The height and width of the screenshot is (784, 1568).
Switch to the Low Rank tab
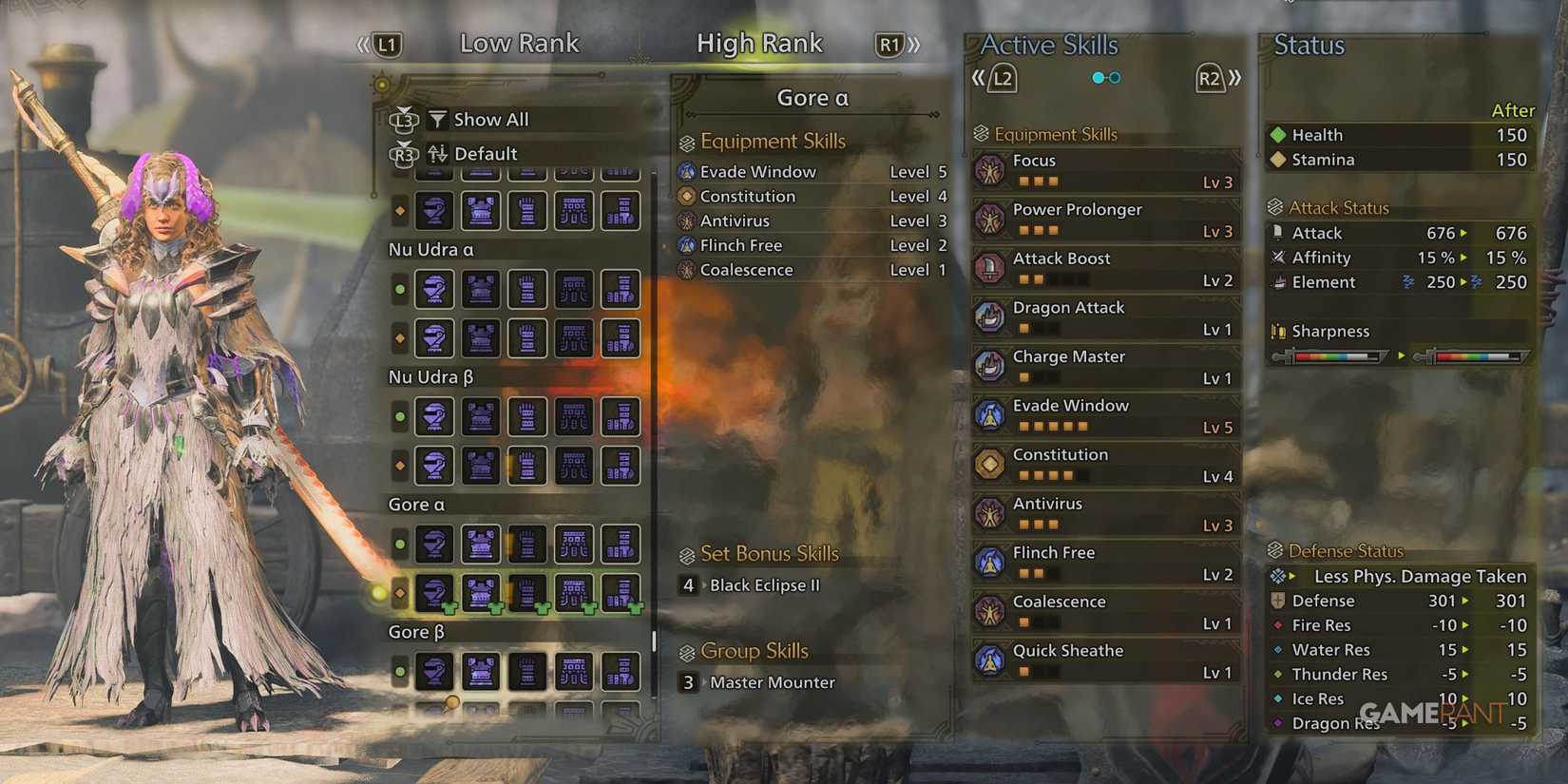pos(519,43)
